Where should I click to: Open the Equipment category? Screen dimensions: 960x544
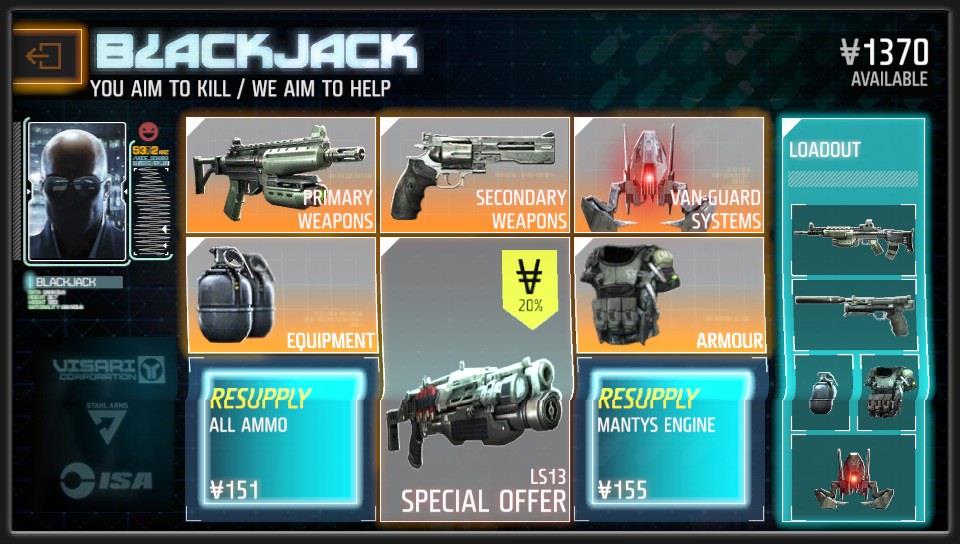[x=281, y=294]
